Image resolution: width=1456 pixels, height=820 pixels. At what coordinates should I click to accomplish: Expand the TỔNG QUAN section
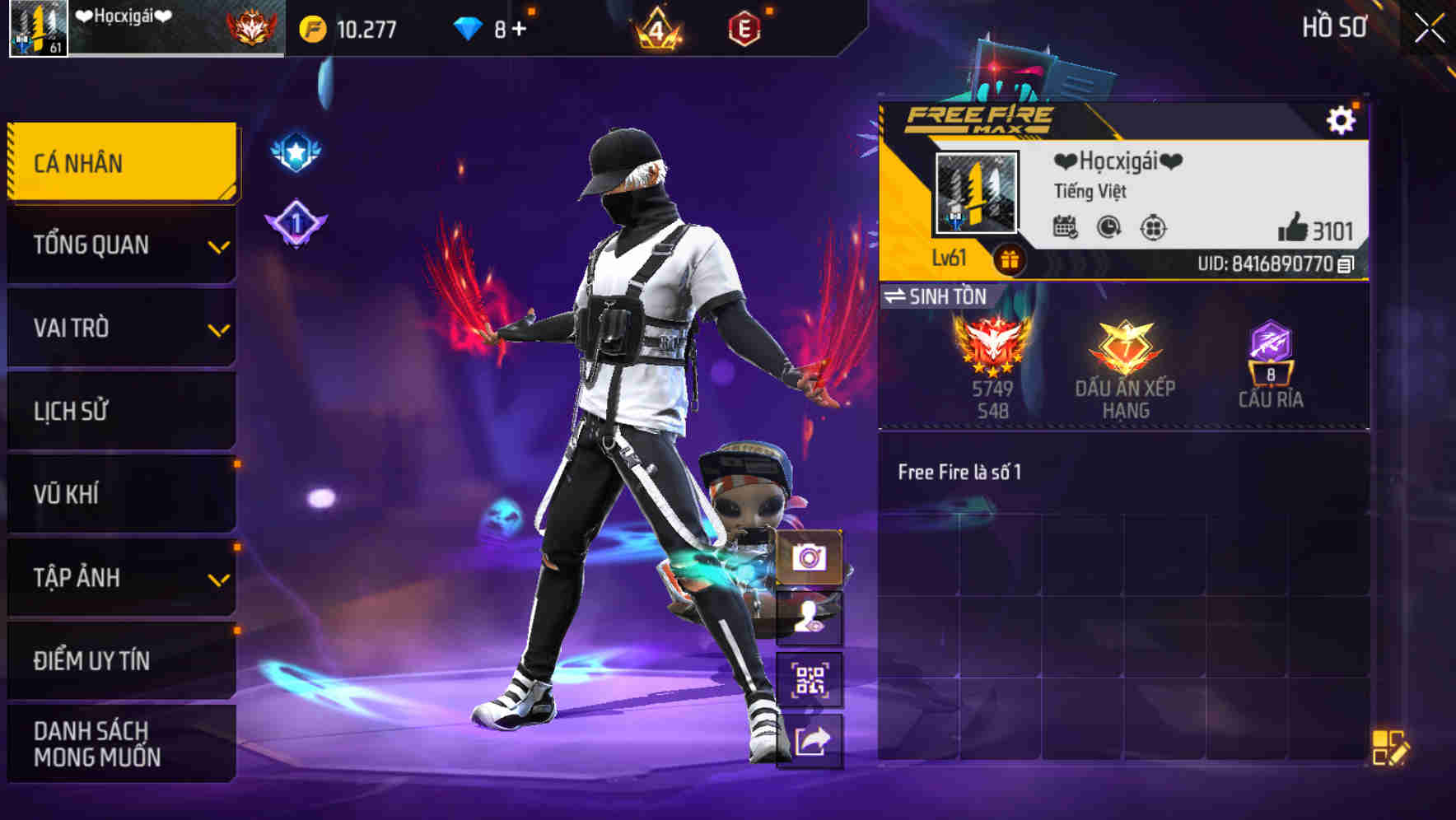coord(121,245)
